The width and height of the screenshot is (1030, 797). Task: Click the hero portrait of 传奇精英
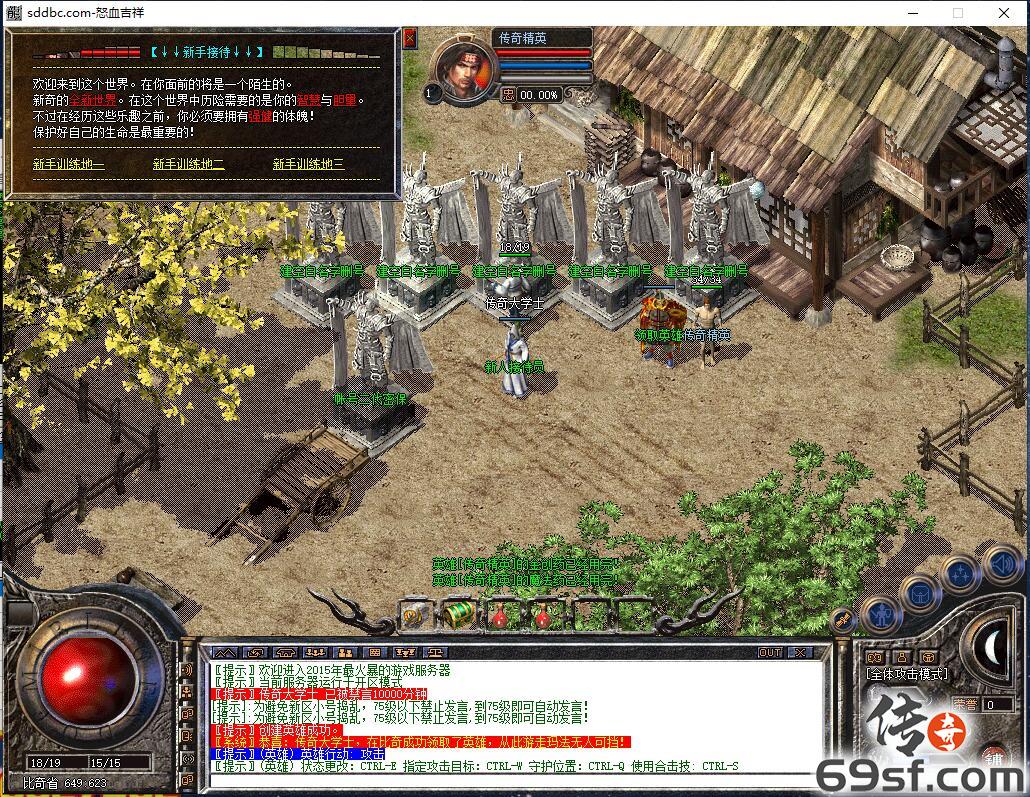[x=462, y=73]
